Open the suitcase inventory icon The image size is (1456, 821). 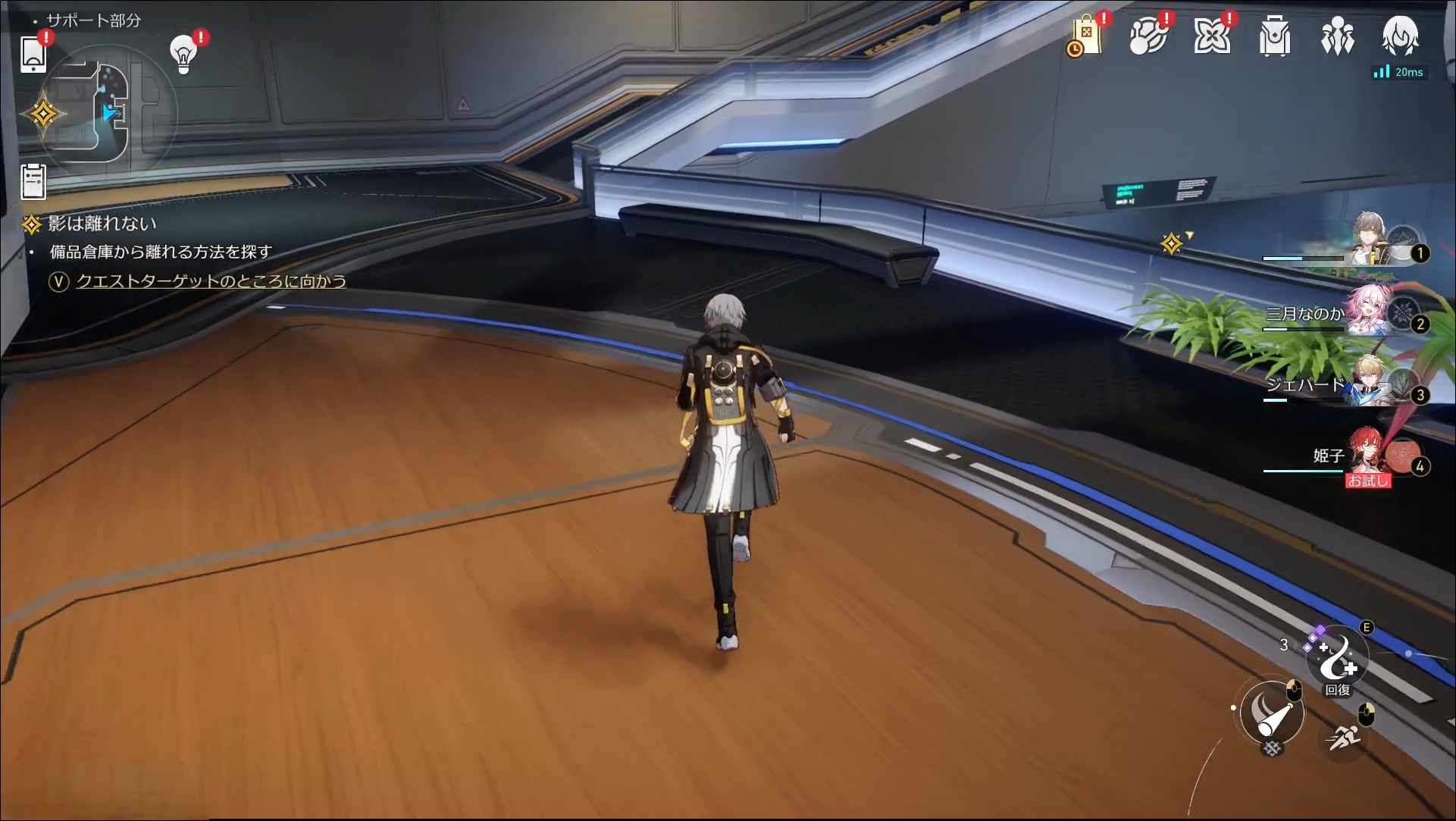click(1274, 37)
